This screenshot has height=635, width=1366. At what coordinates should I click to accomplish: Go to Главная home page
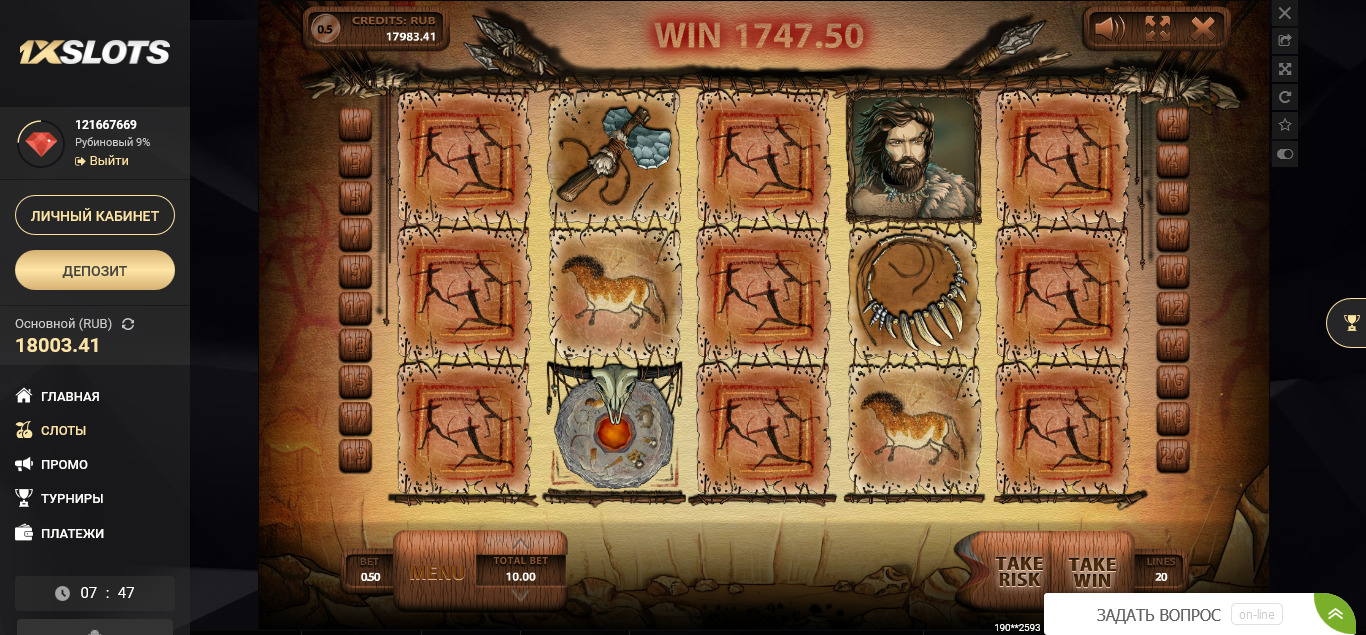coord(70,396)
